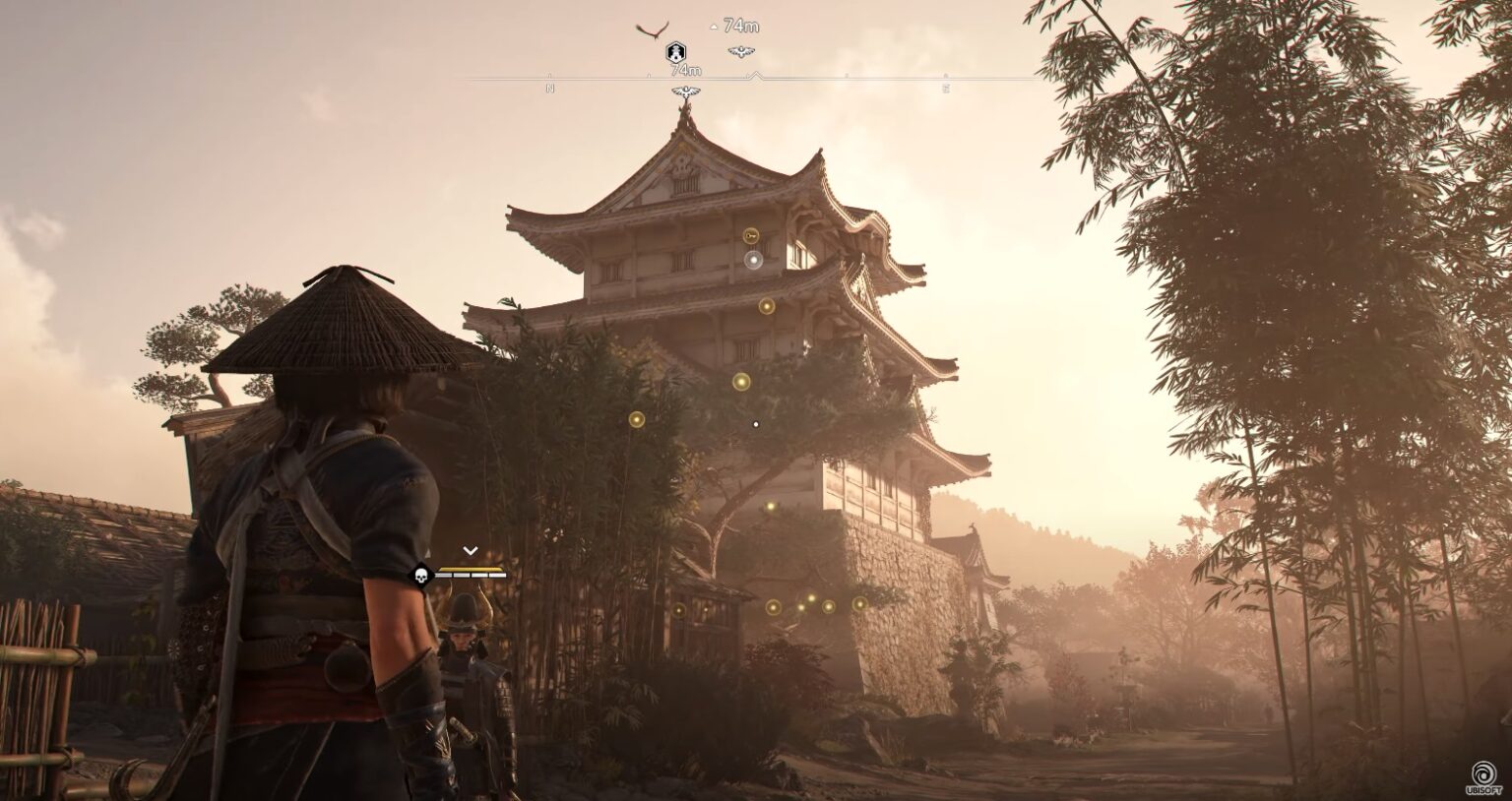The height and width of the screenshot is (801, 1512).
Task: Select the skull icon beside the enemy health bar
Action: (421, 575)
